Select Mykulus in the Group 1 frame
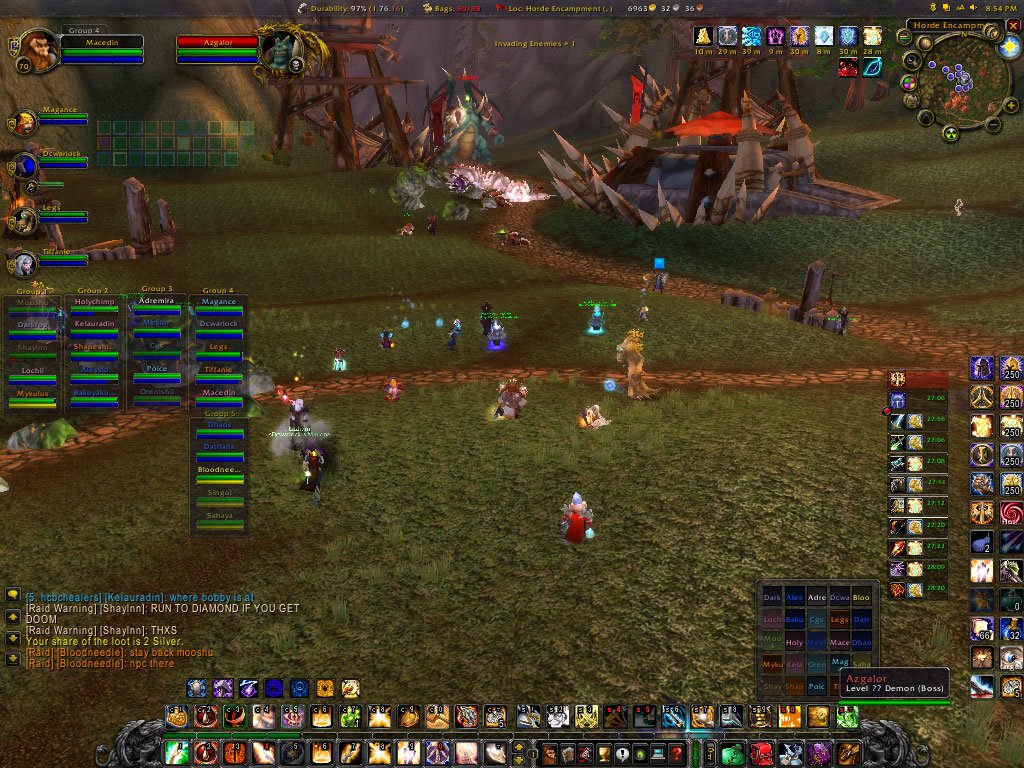This screenshot has height=768, width=1024. tap(33, 394)
